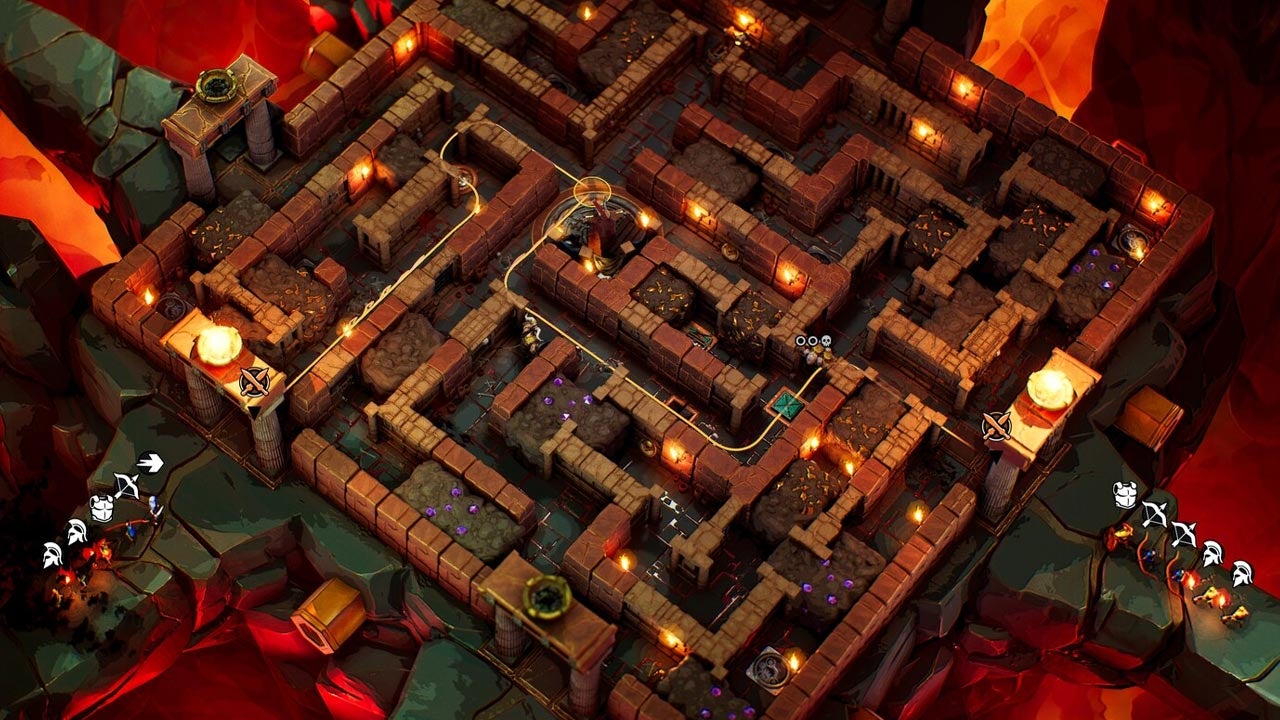
Task: Click the upper helmet icon on the left ledge
Action: coord(76,530)
